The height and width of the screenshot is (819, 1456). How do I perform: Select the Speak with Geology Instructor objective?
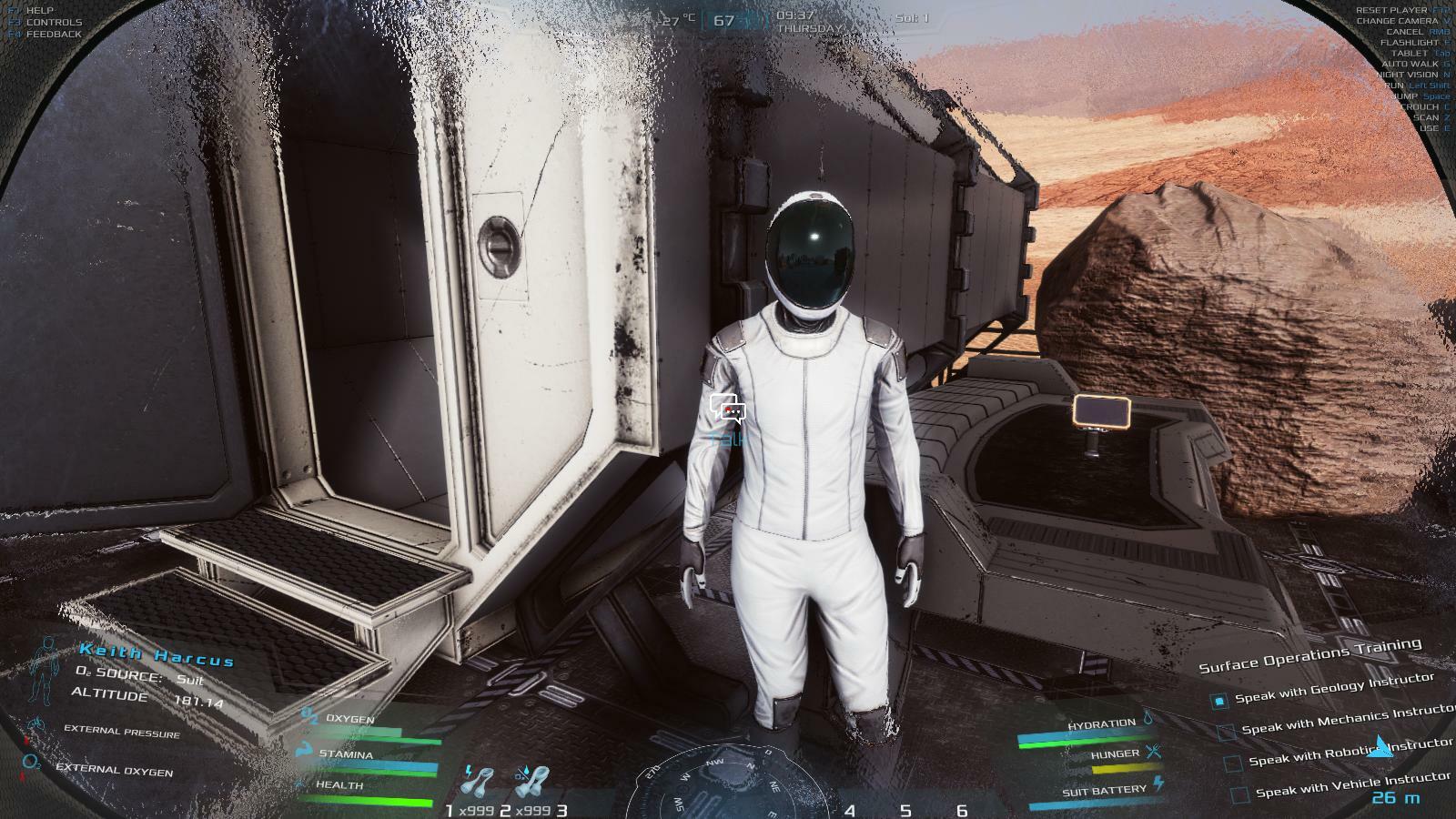pos(1333,689)
